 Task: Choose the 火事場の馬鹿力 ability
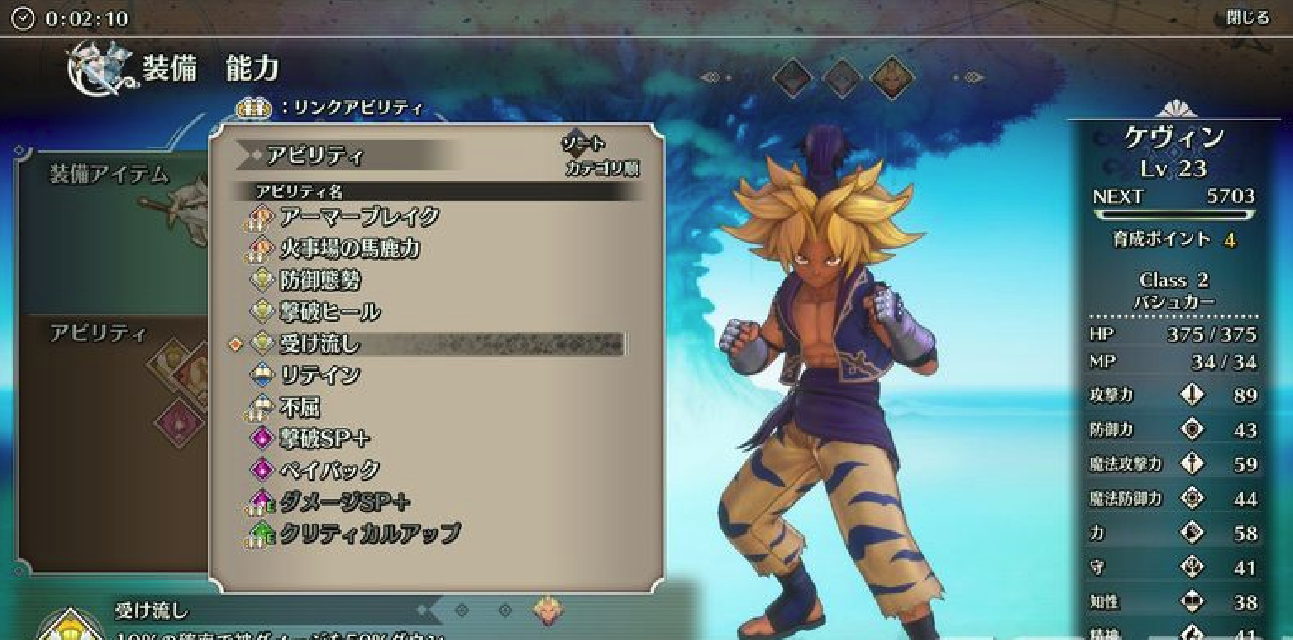[348, 249]
